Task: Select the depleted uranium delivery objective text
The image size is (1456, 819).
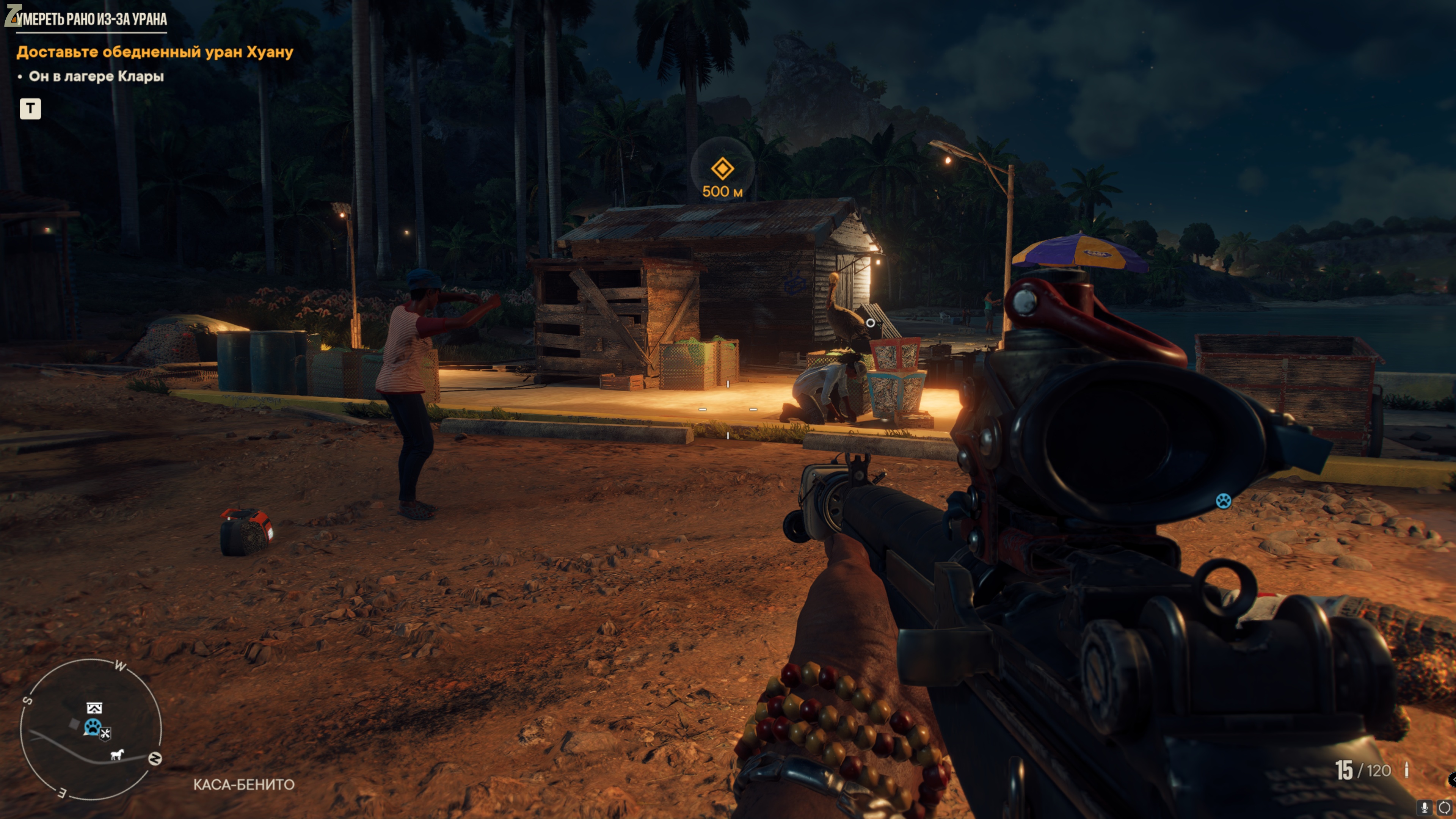Action: click(155, 52)
